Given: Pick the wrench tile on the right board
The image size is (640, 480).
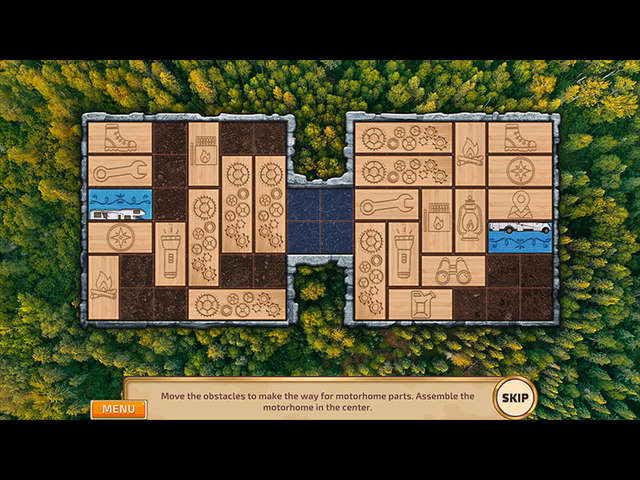Looking at the screenshot, I should coord(387,204).
